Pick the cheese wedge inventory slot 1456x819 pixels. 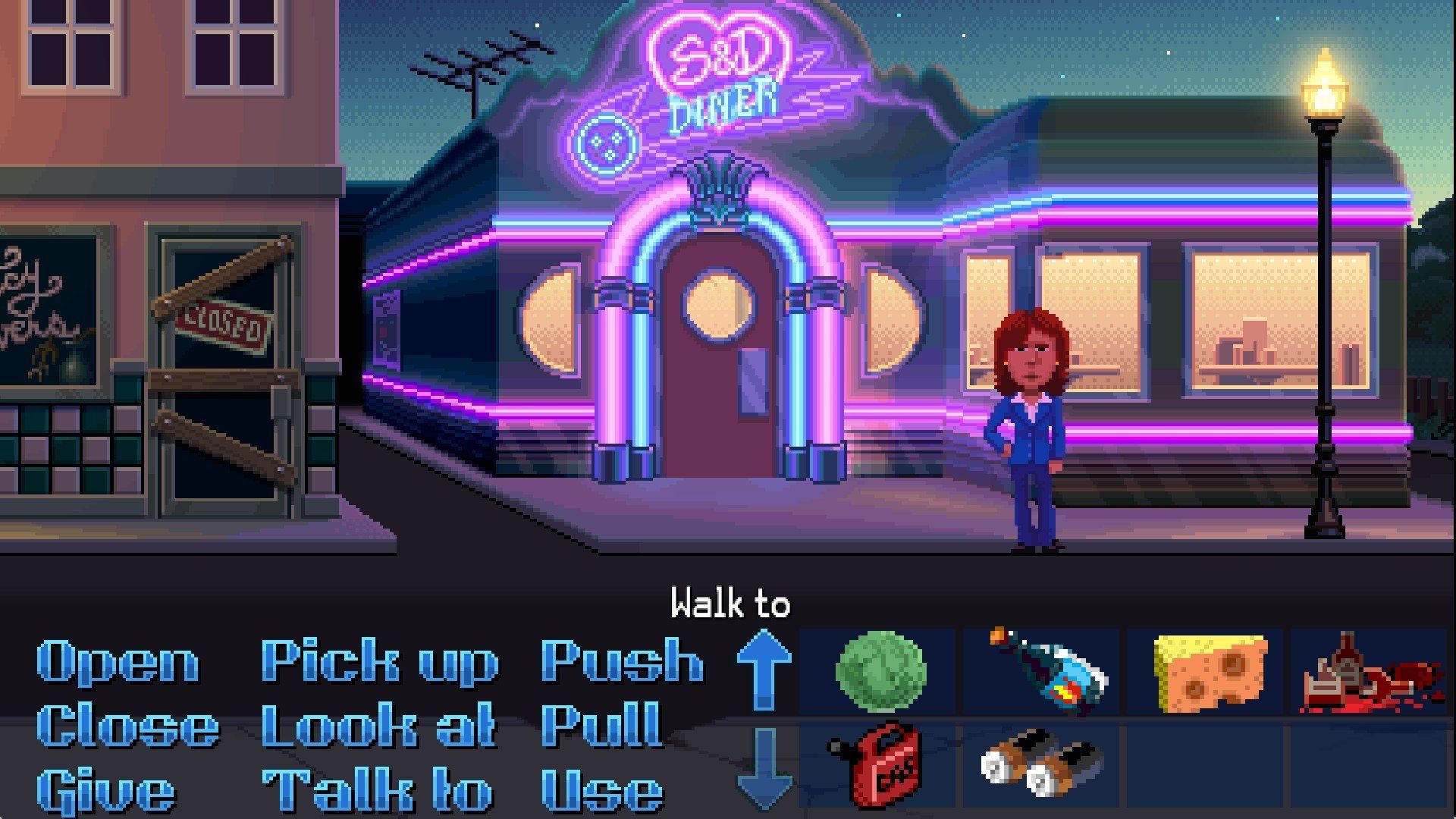pos(1209,673)
